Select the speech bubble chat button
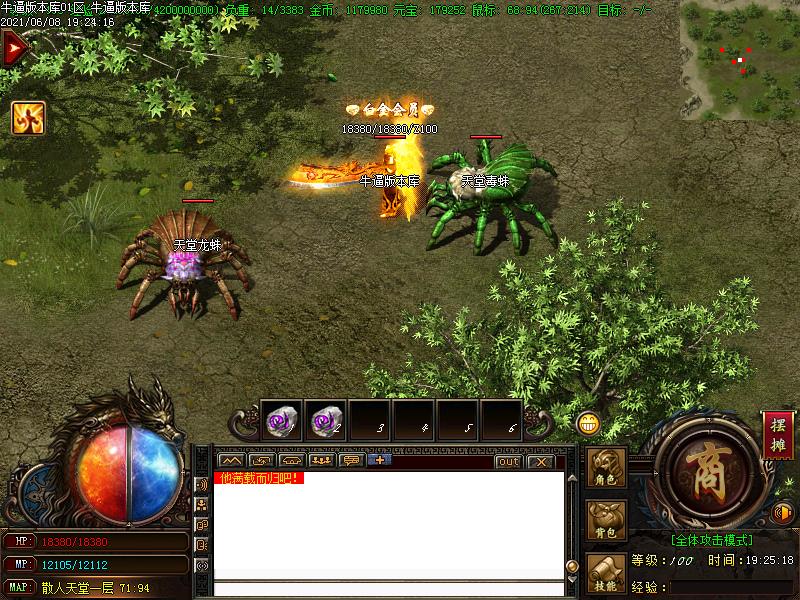Viewport: 800px width, 600px height. [350, 461]
